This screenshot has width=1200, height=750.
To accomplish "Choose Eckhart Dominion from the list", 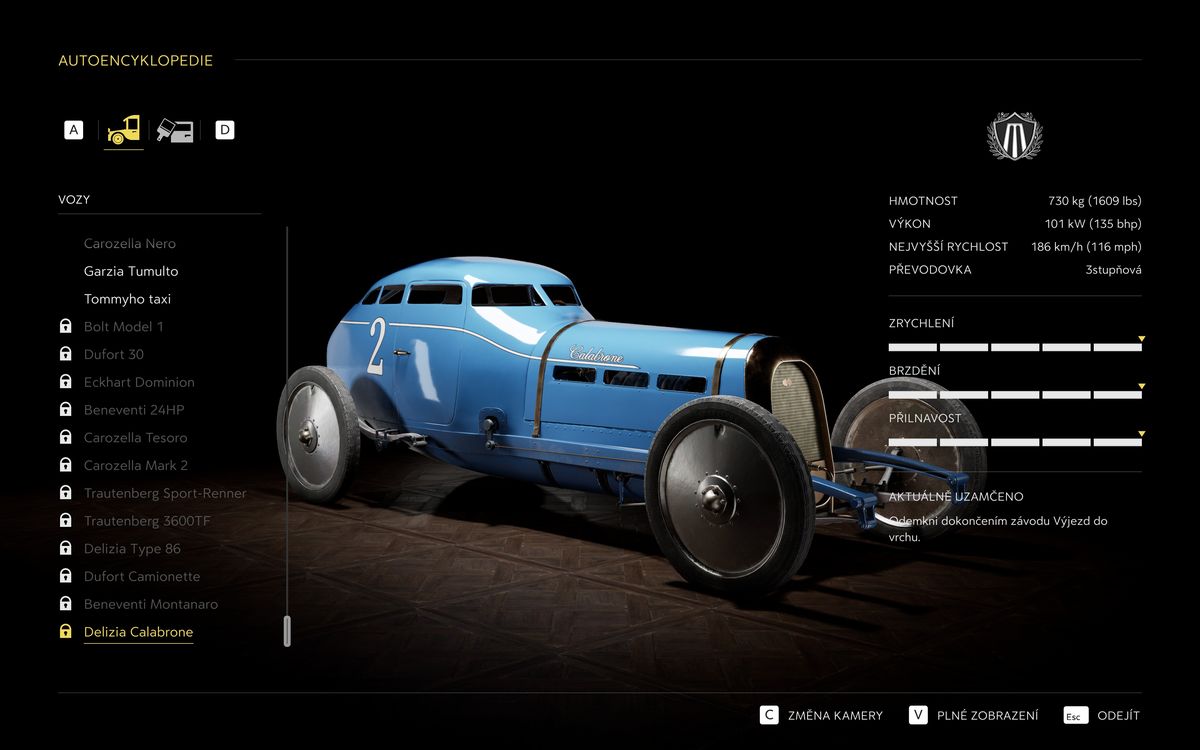I will point(139,382).
